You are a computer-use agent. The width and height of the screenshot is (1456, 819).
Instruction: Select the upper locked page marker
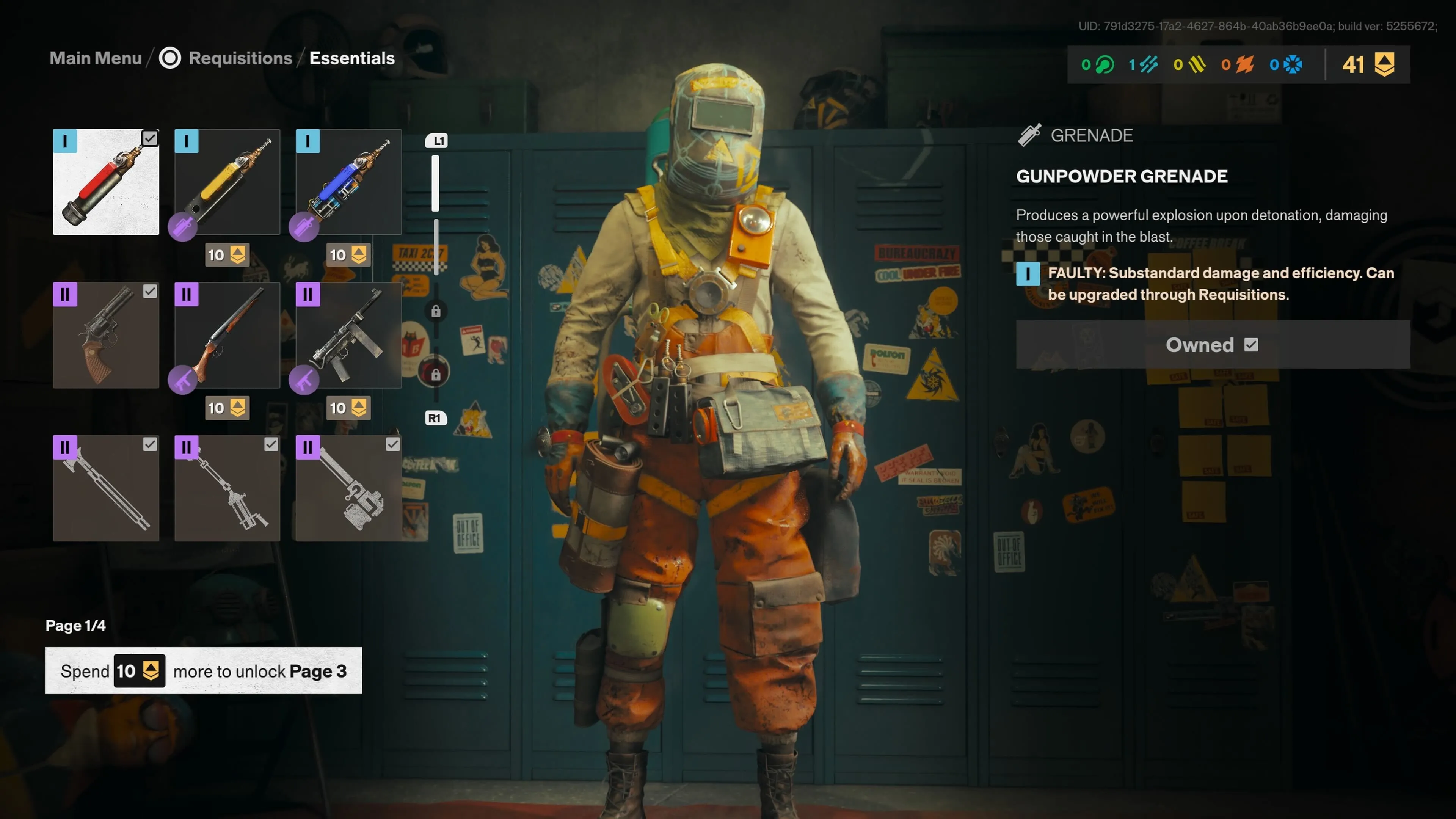point(436,311)
